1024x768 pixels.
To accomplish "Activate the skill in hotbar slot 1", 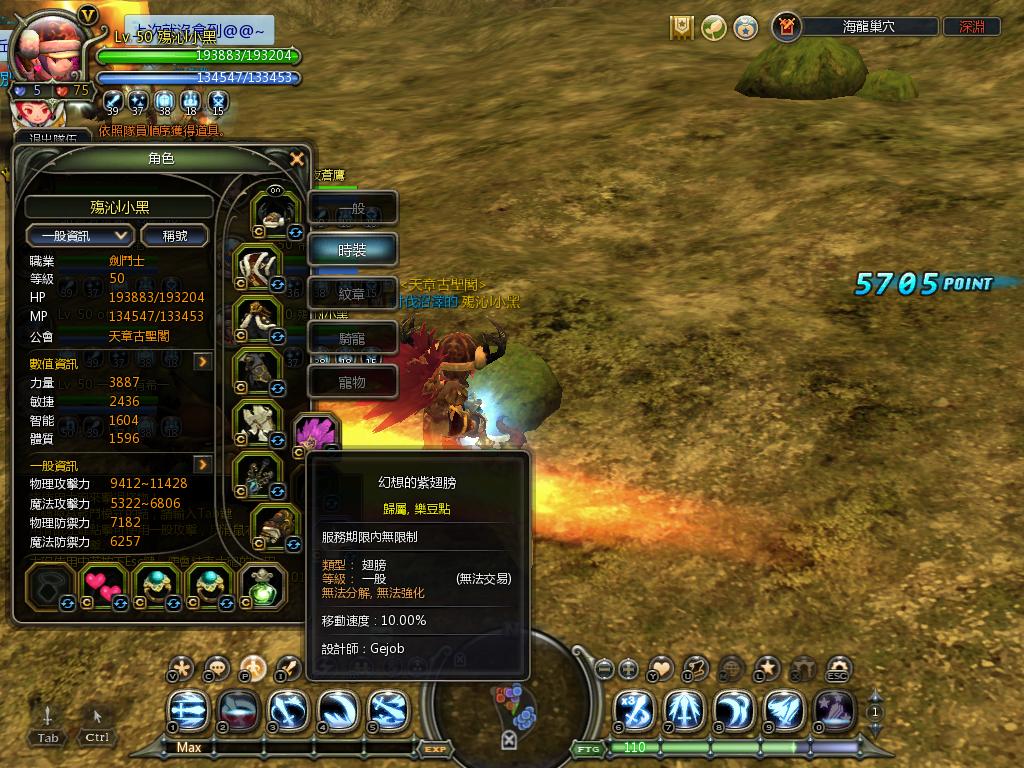I will [x=190, y=710].
